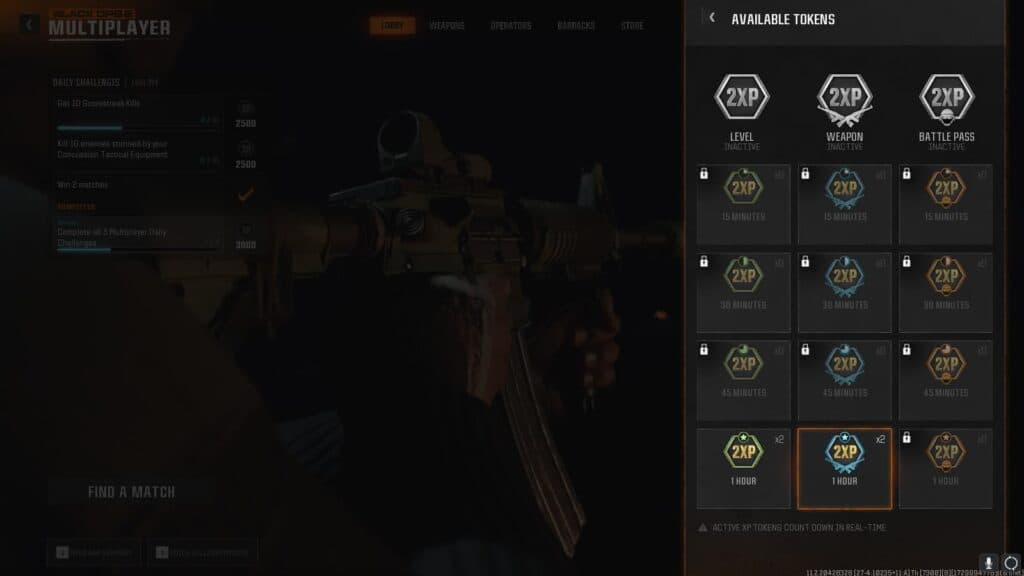Select the 1 hour Weapon 2XP token
The height and width of the screenshot is (576, 1024).
tap(844, 468)
